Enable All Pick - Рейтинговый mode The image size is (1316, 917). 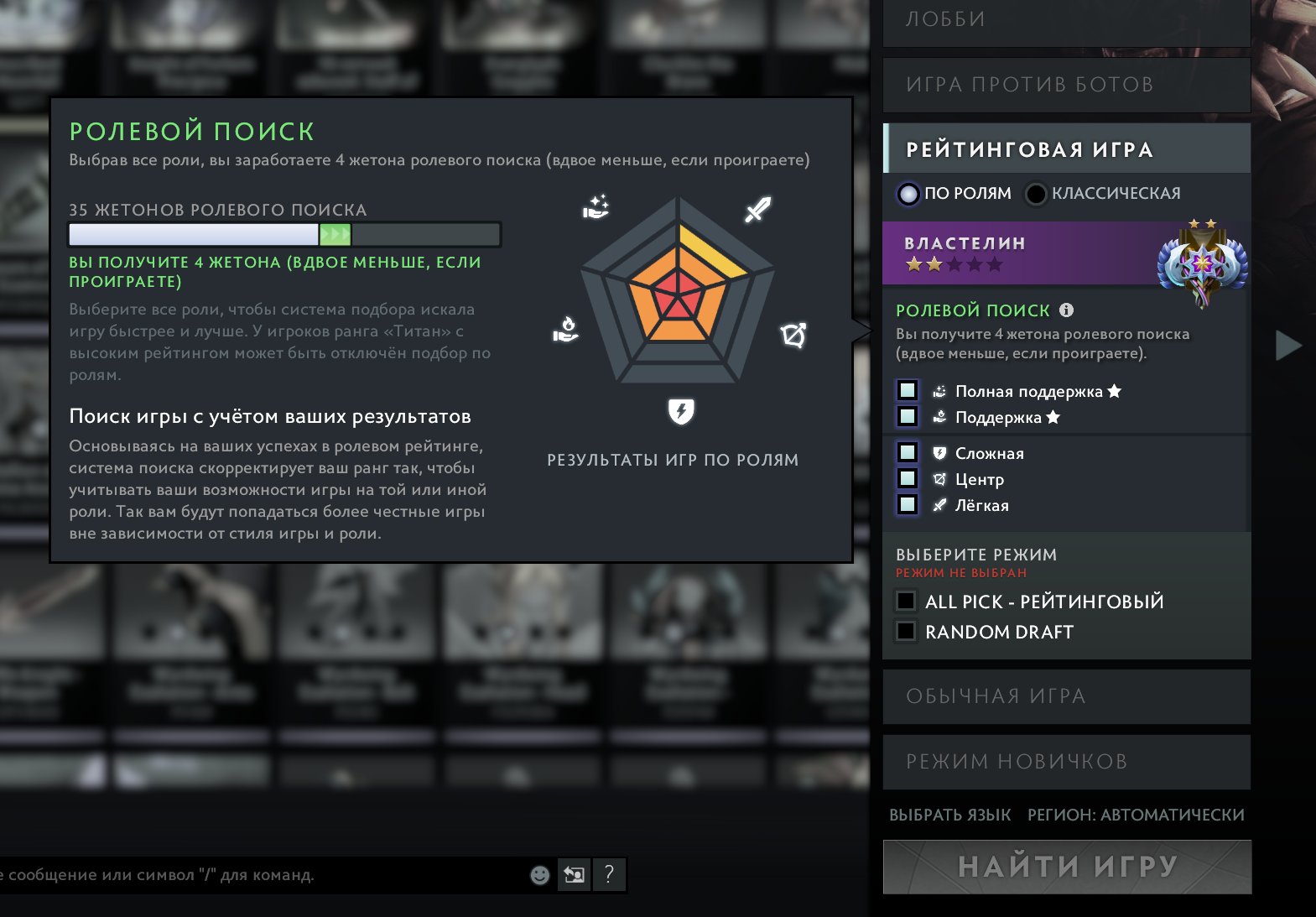coord(907,602)
